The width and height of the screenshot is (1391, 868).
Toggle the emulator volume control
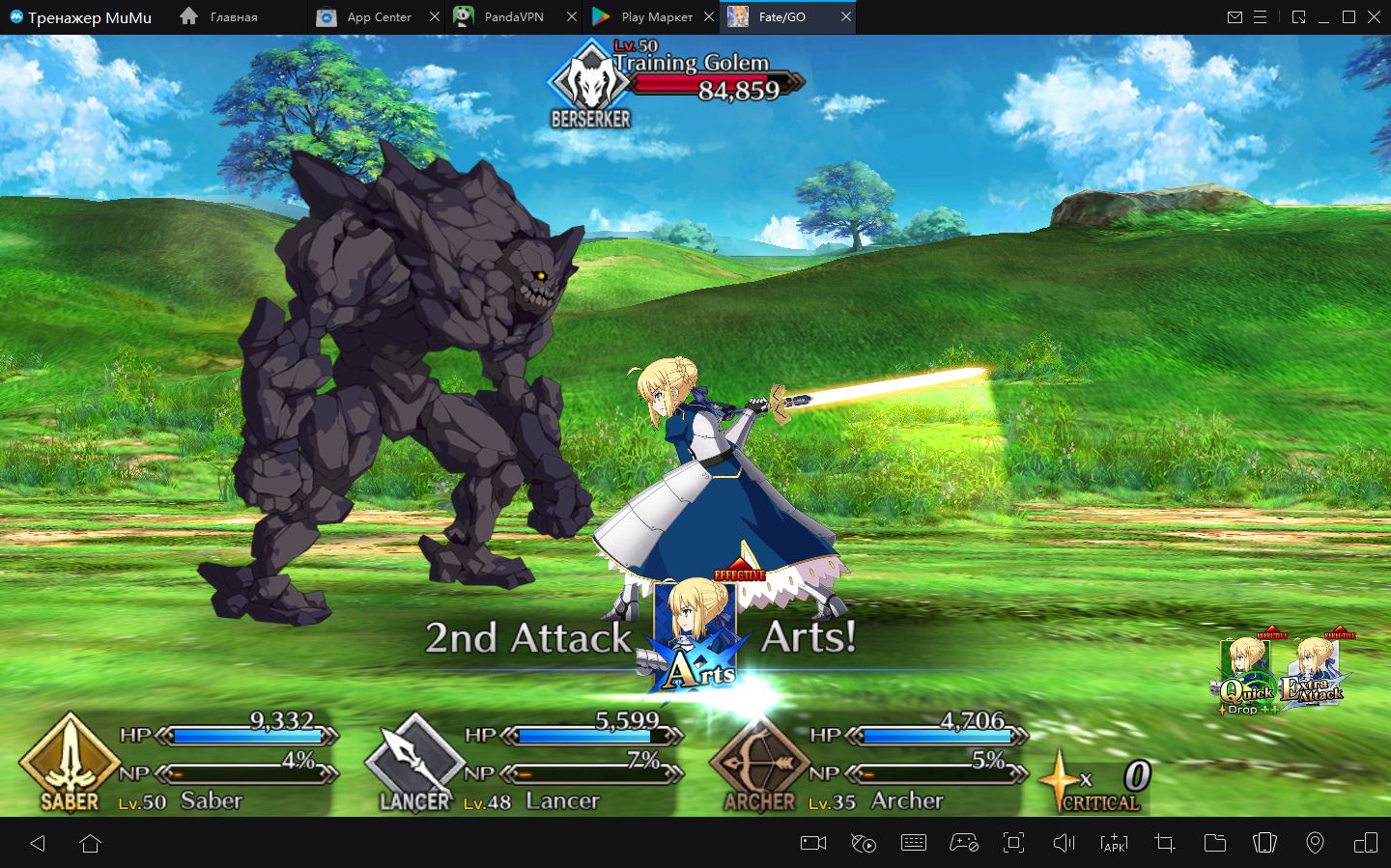1064,844
